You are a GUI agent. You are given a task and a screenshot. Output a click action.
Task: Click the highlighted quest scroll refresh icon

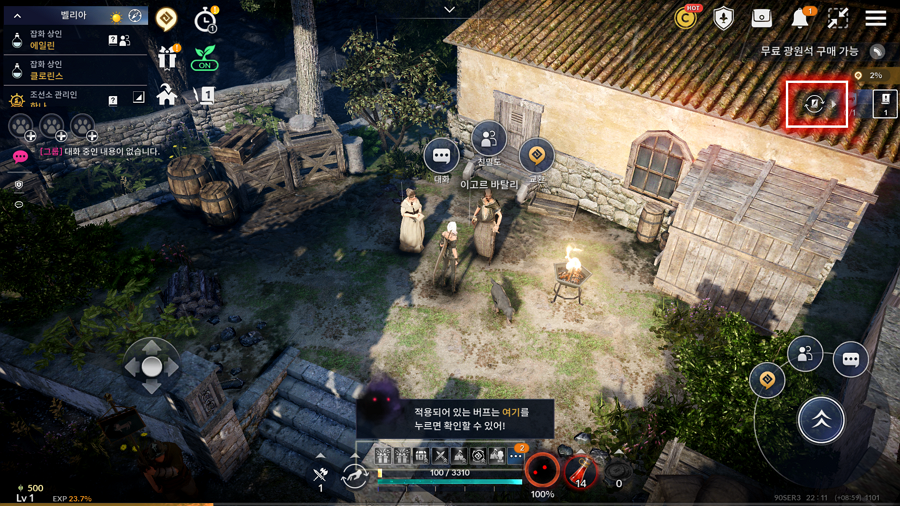(x=815, y=104)
